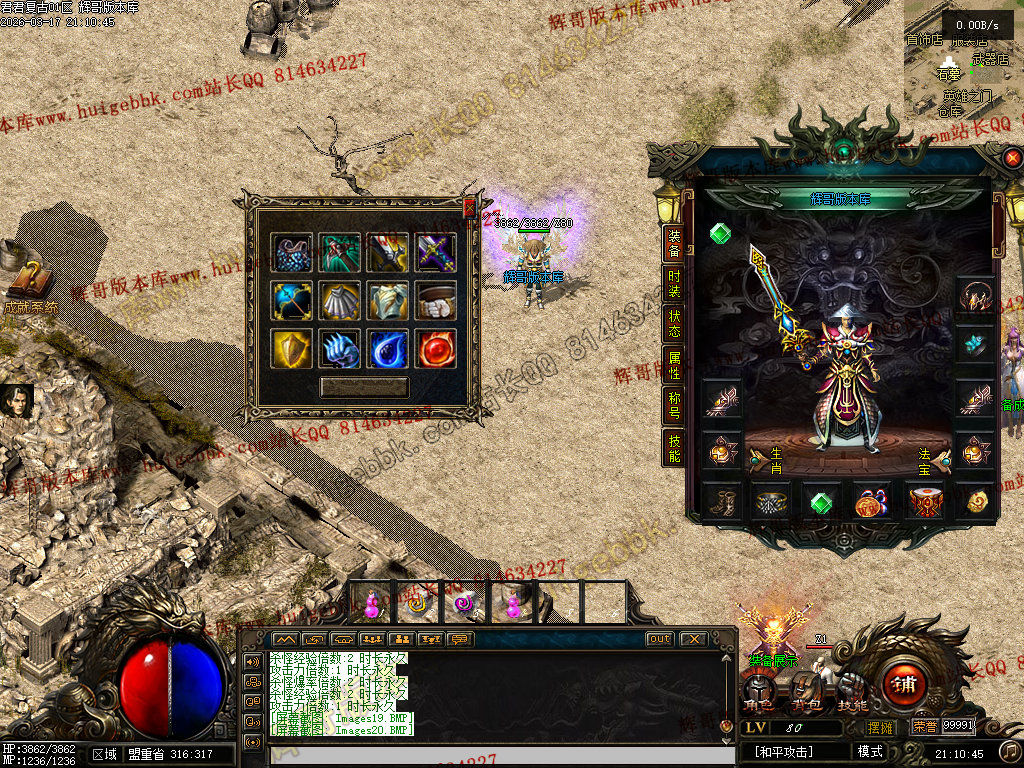Open the round red 铺 shop button
This screenshot has height=768, width=1024.
tap(904, 685)
